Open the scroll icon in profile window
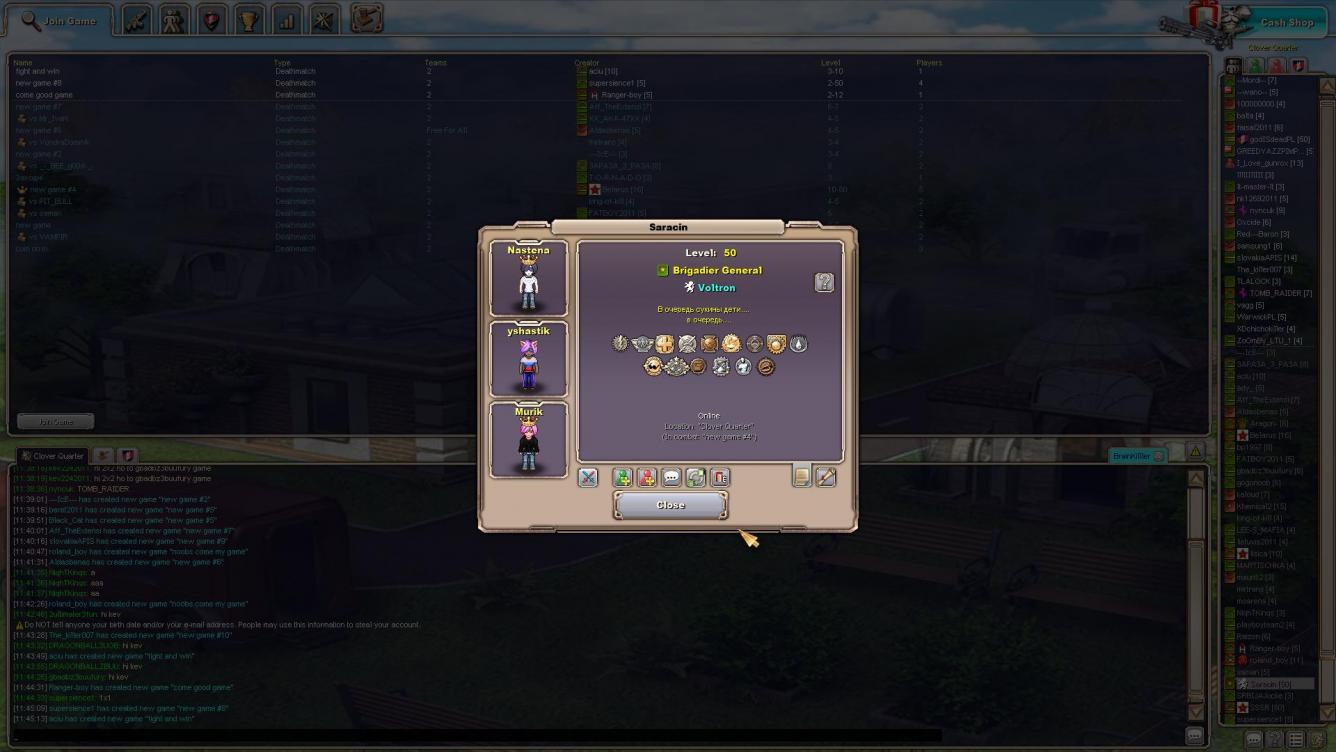Image resolution: width=1336 pixels, height=752 pixels. click(x=801, y=477)
